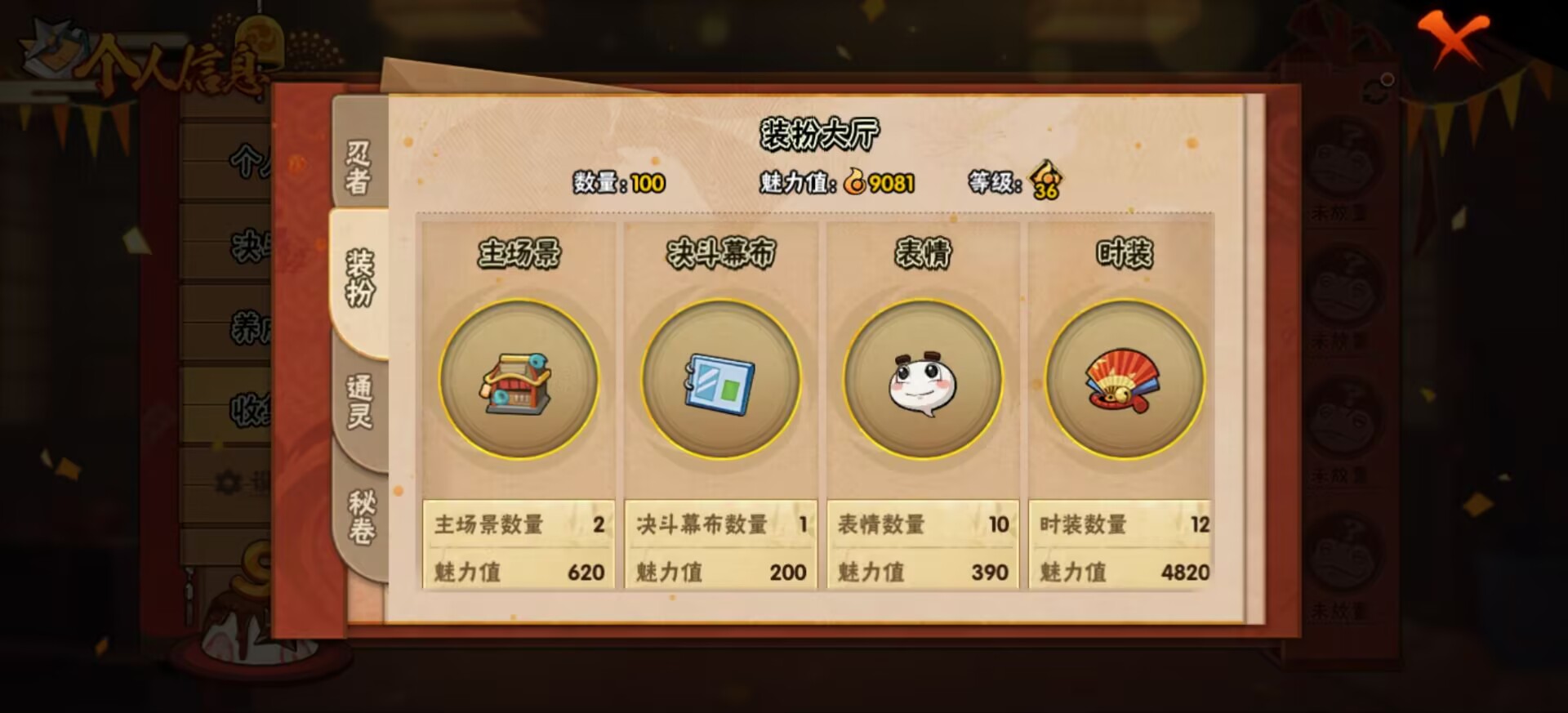Click the 魅力值 flame icon beside 9081
1568x713 pixels.
(x=854, y=183)
